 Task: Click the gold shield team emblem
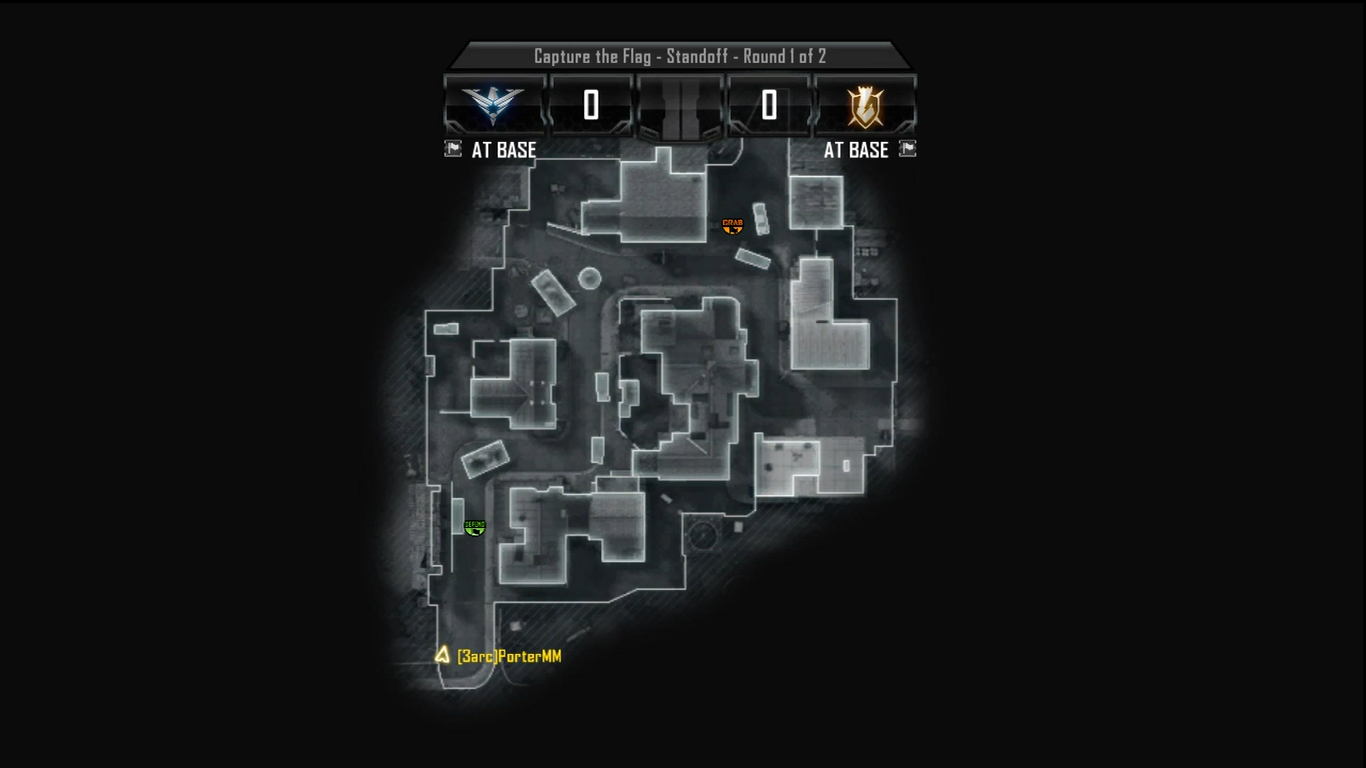[865, 106]
